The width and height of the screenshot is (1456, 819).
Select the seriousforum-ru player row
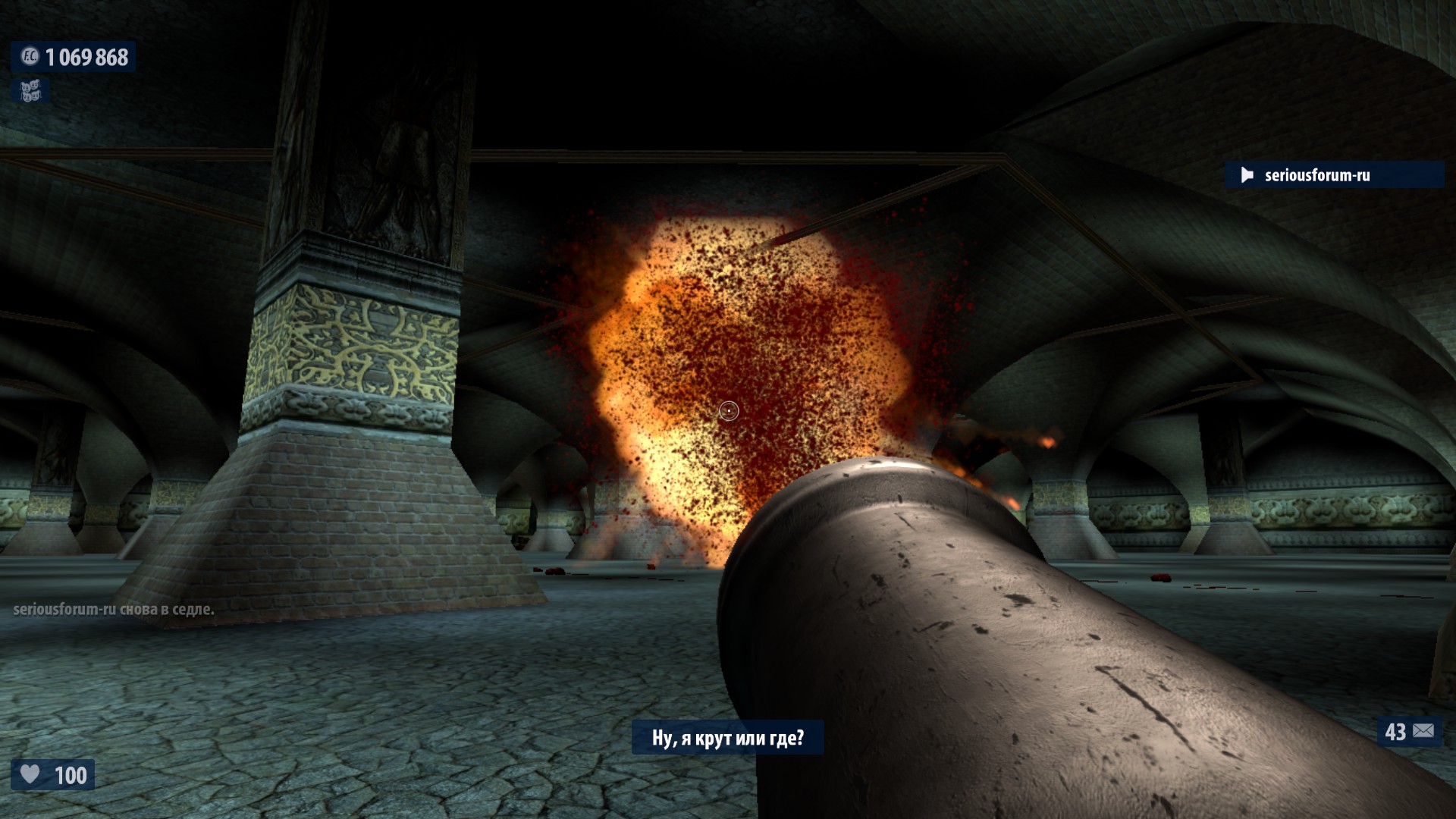(x=1334, y=175)
